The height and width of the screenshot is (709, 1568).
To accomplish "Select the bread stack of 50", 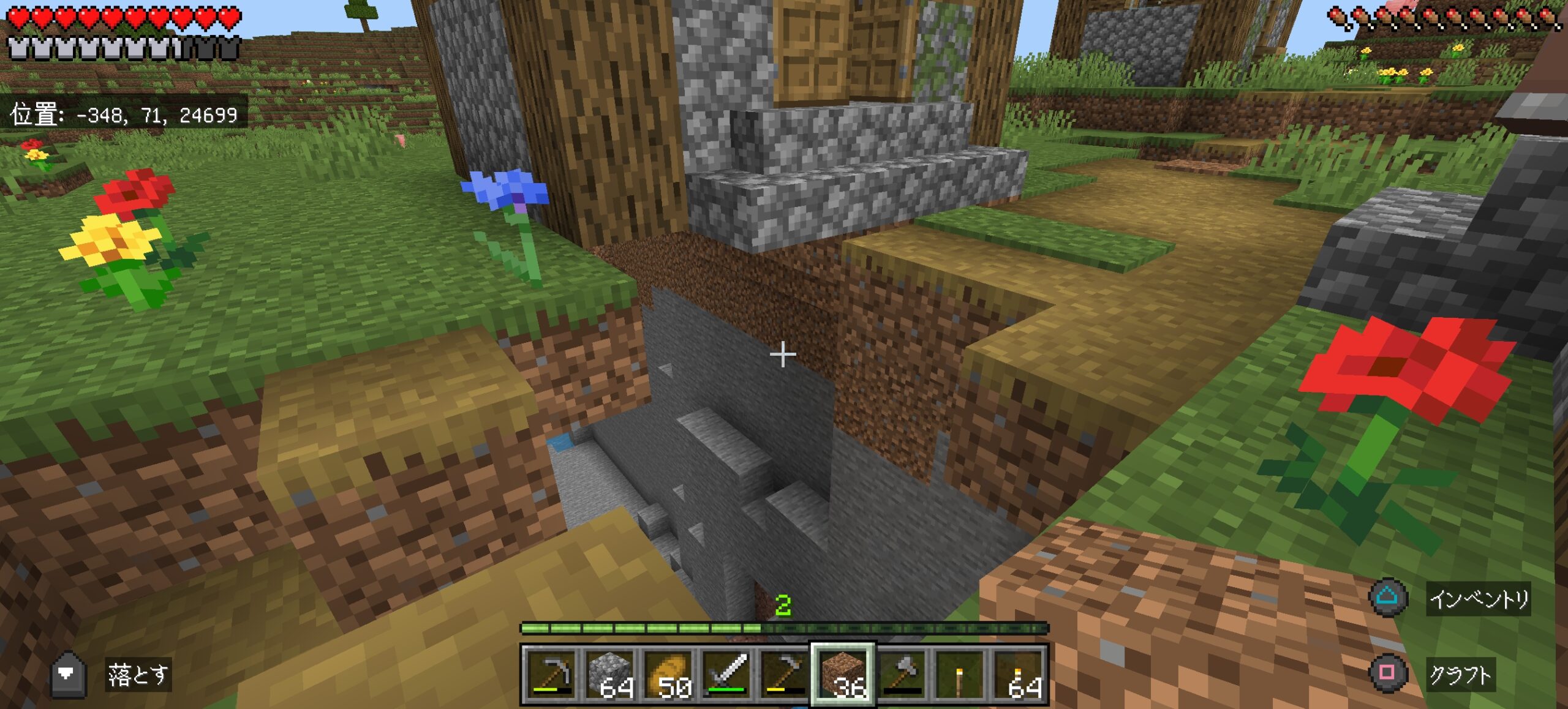I will 667,675.
